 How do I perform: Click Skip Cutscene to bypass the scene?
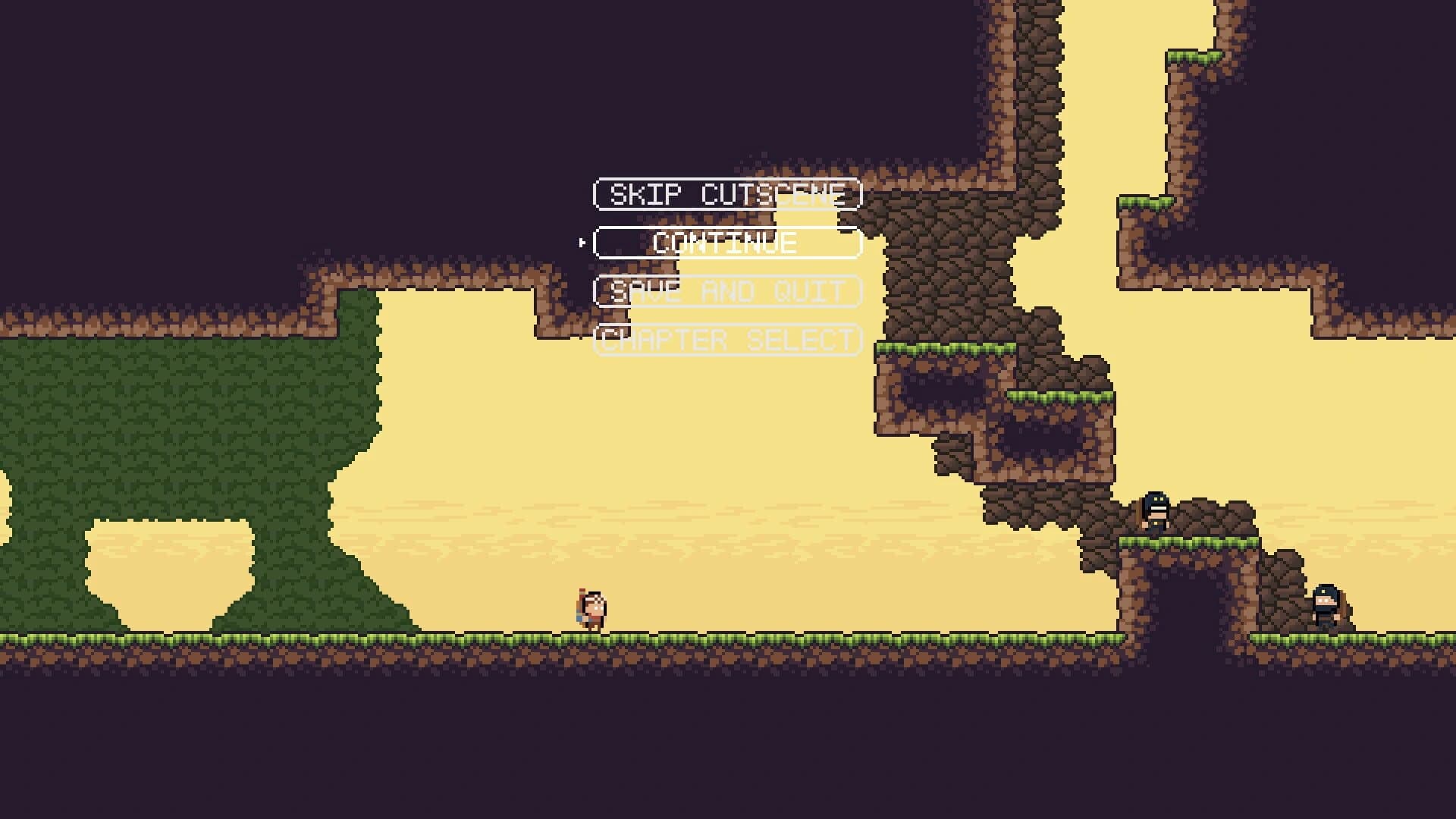click(x=726, y=194)
